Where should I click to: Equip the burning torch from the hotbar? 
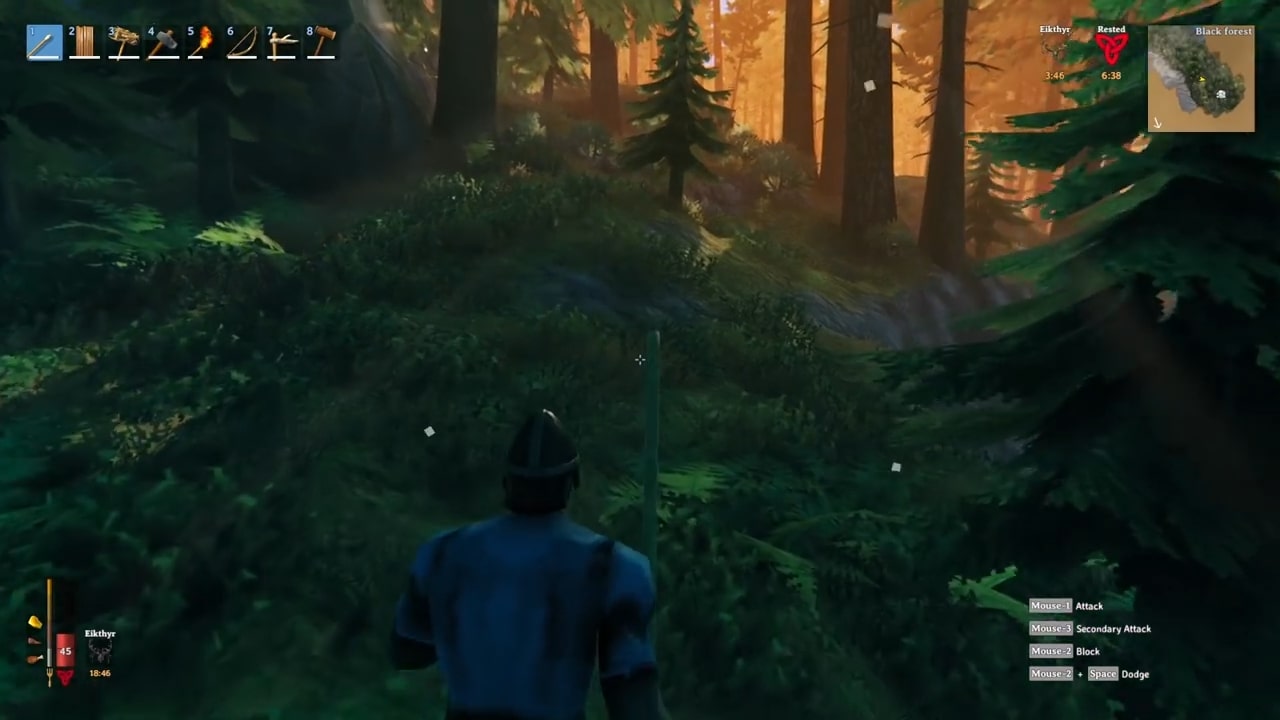202,43
